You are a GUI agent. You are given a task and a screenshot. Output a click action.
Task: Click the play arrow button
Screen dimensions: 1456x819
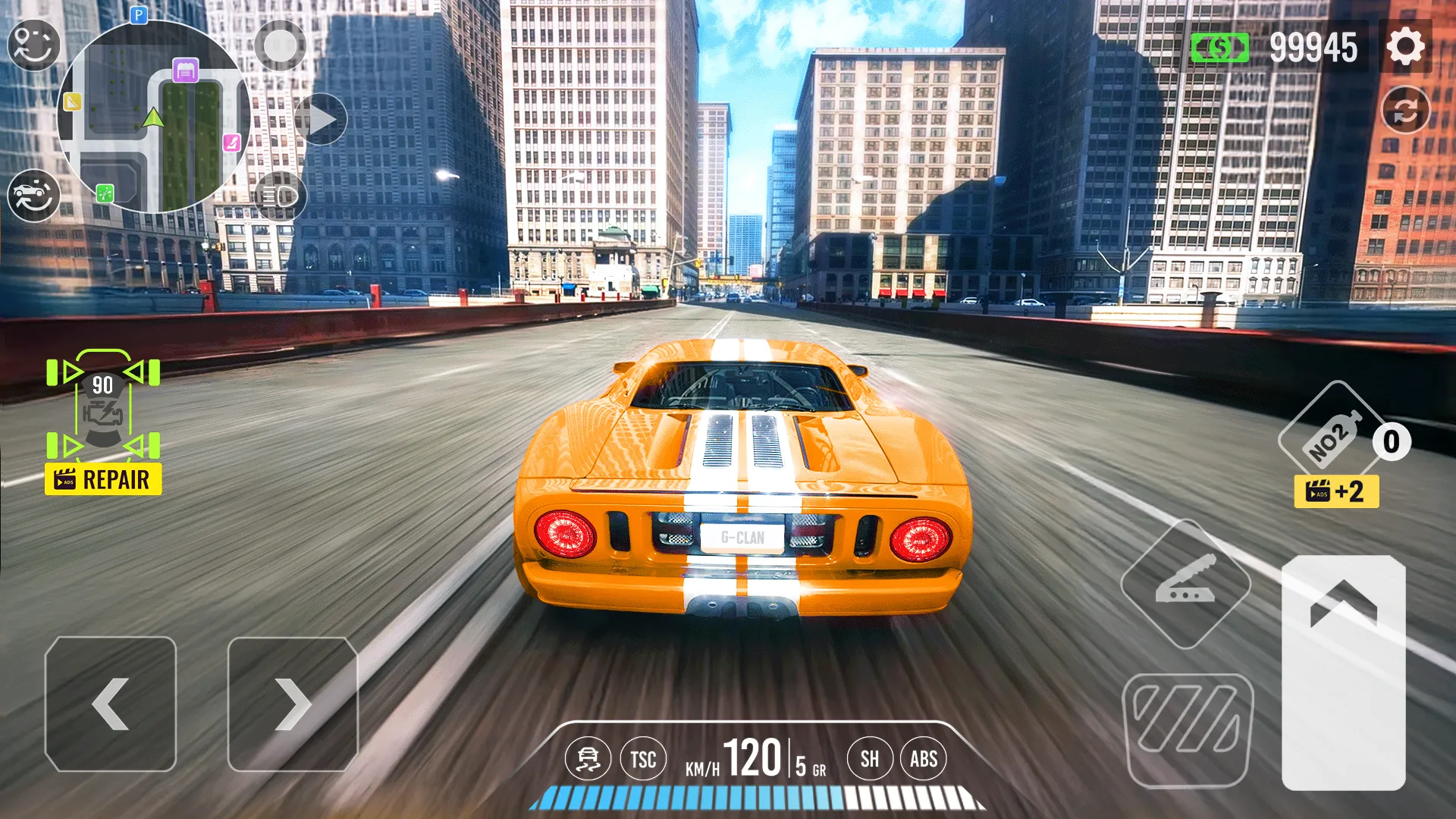(x=326, y=118)
